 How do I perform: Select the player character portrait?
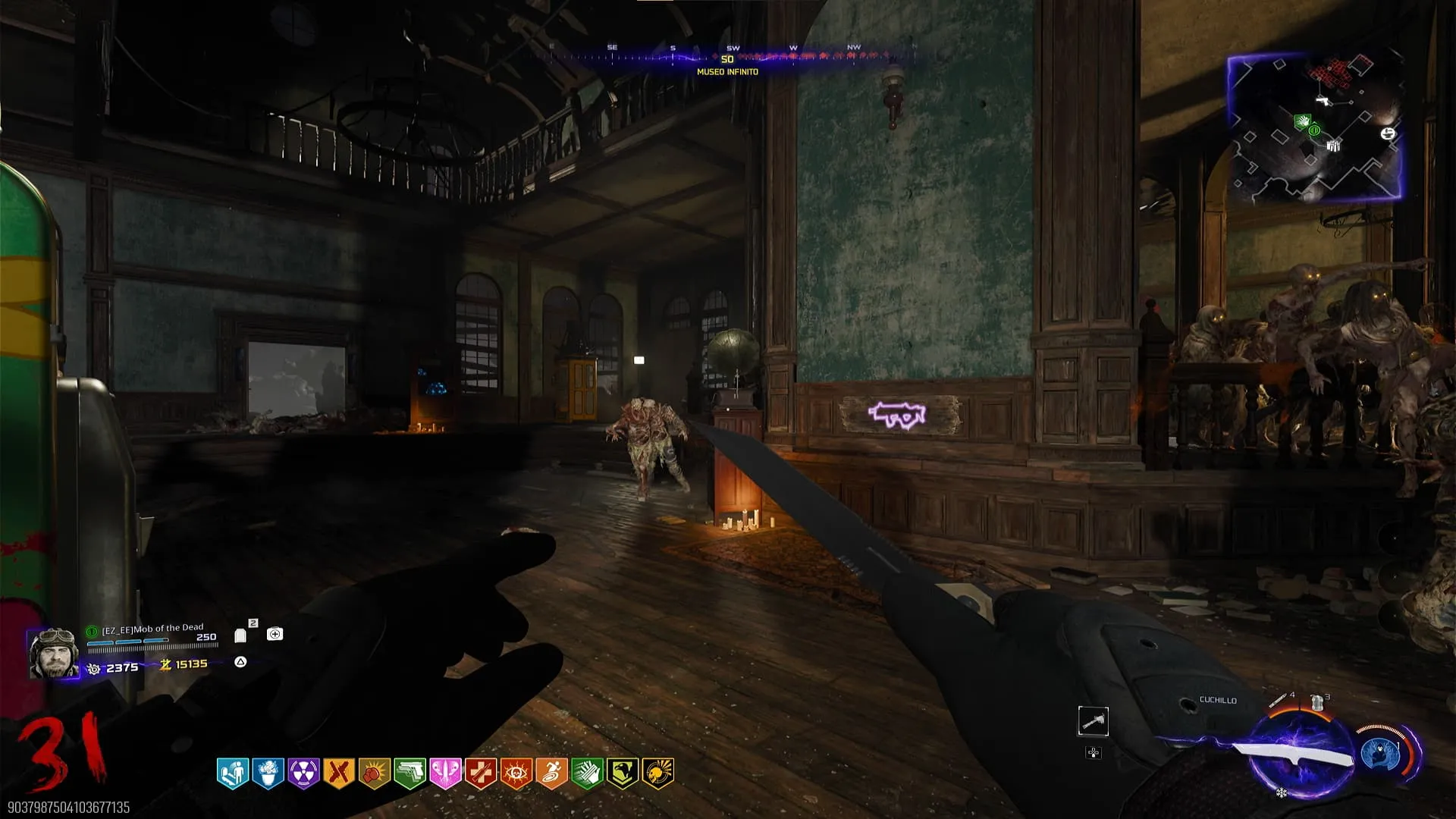(x=53, y=653)
